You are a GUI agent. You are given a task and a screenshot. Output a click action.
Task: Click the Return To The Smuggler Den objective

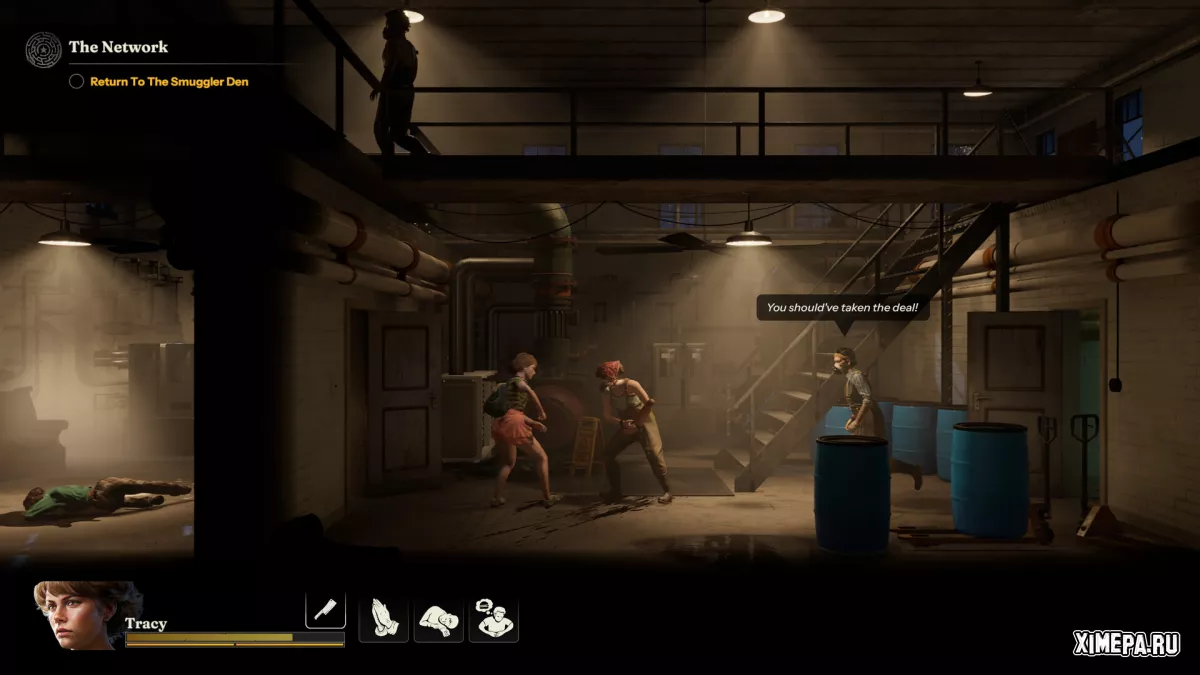169,82
